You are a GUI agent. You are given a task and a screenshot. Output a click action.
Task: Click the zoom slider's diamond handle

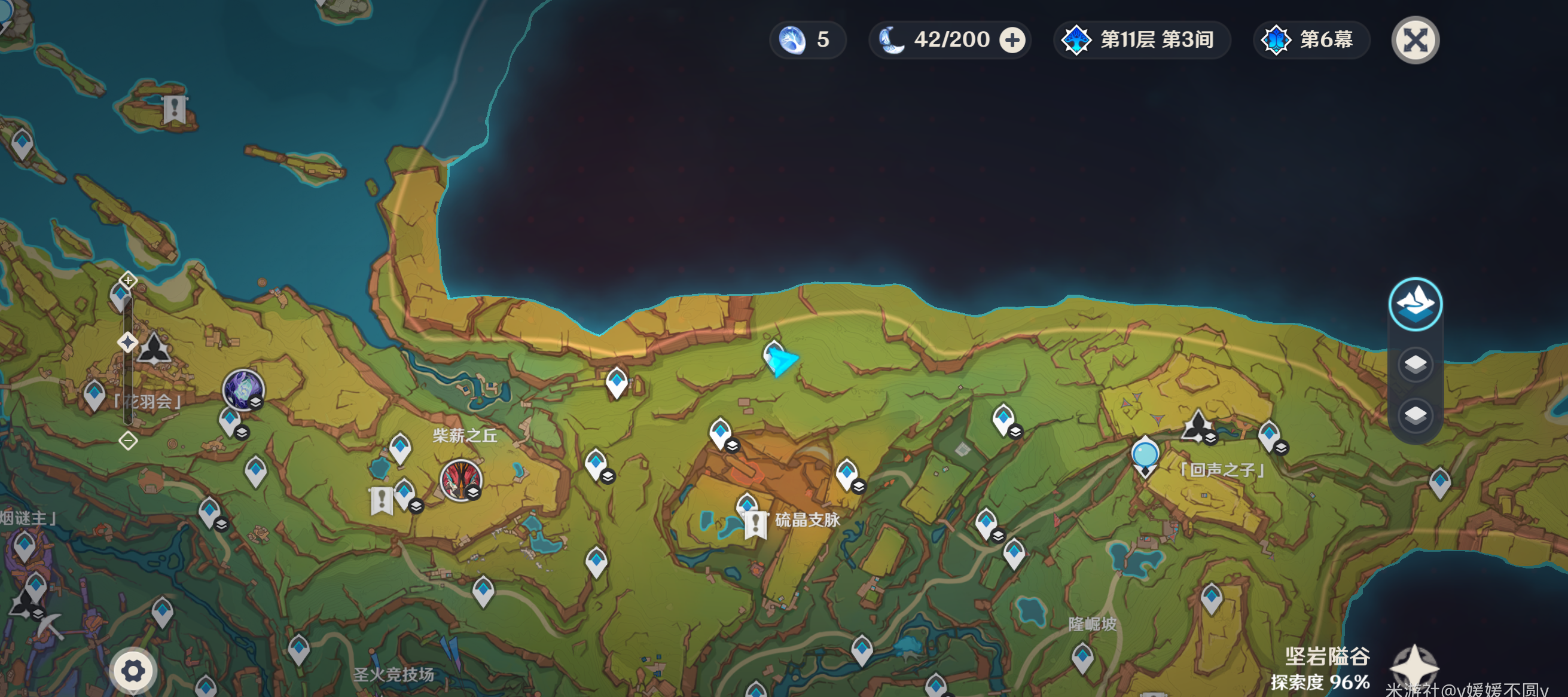tap(127, 343)
